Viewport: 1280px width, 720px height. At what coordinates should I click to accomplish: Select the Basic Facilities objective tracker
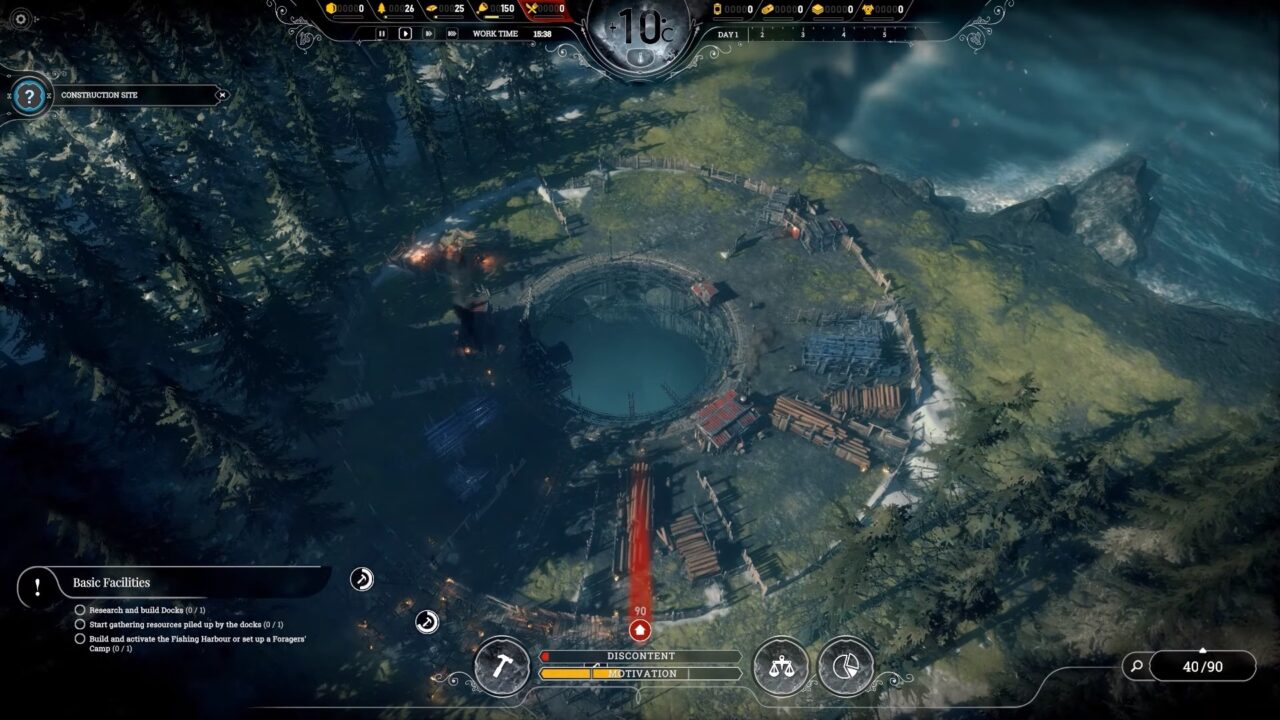(110, 583)
